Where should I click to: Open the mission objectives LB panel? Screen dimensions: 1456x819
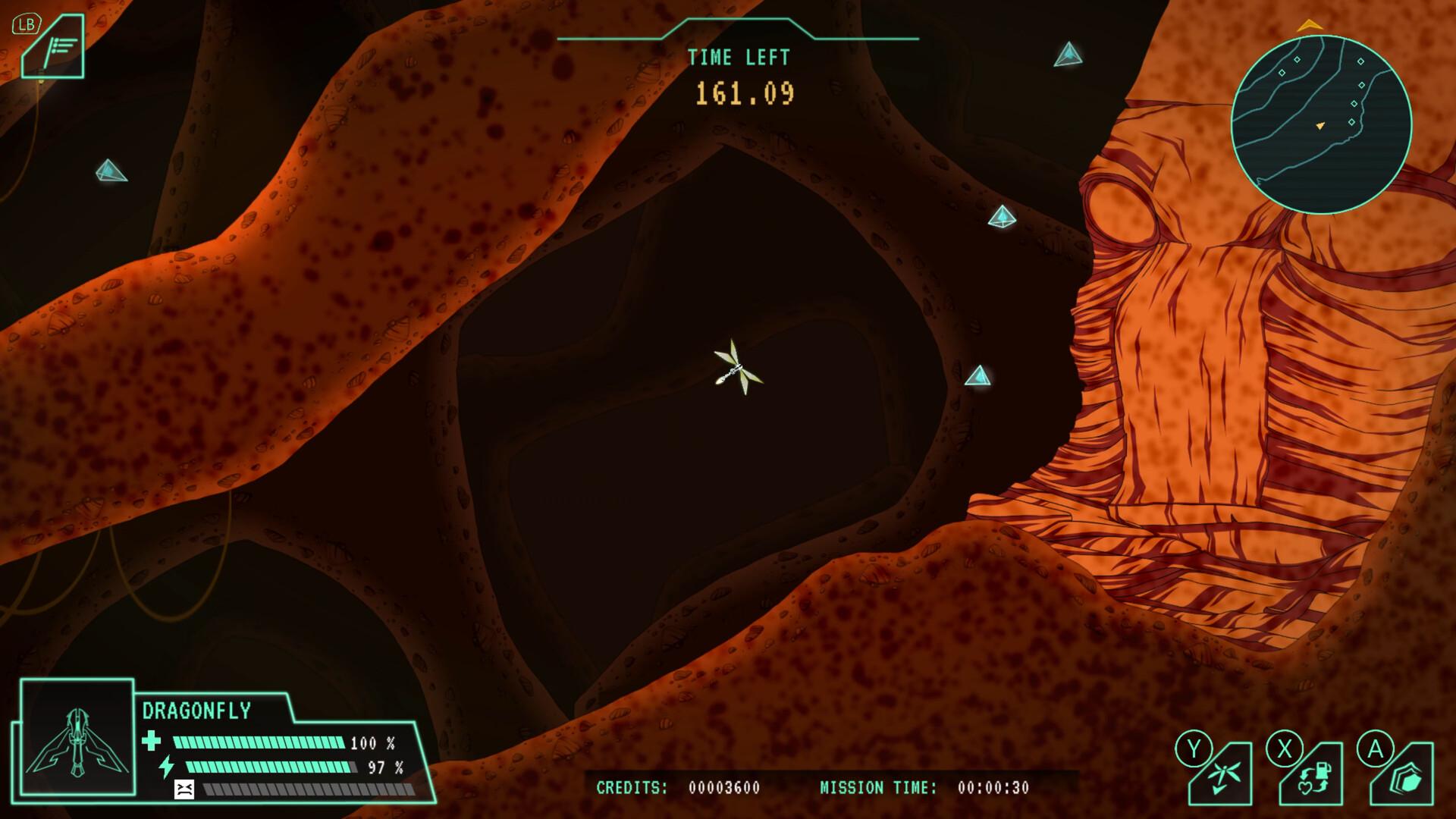coord(53,45)
